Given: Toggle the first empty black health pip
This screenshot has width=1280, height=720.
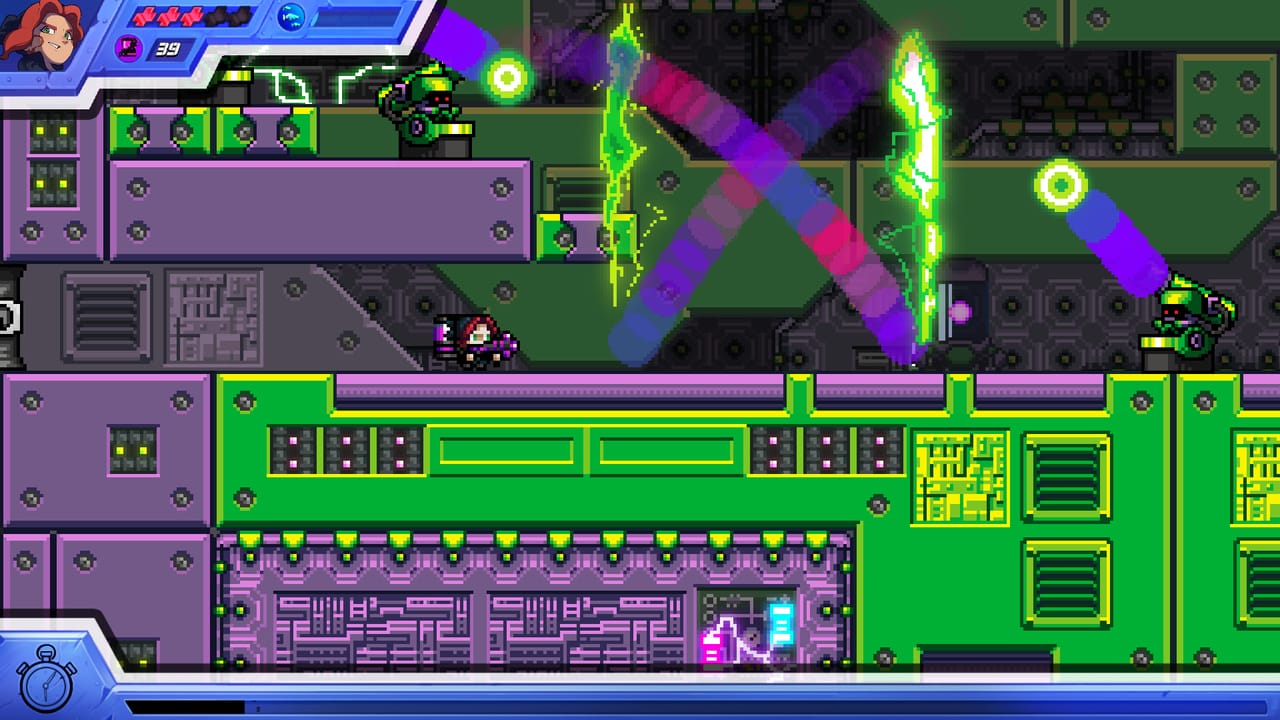Looking at the screenshot, I should 218,17.
